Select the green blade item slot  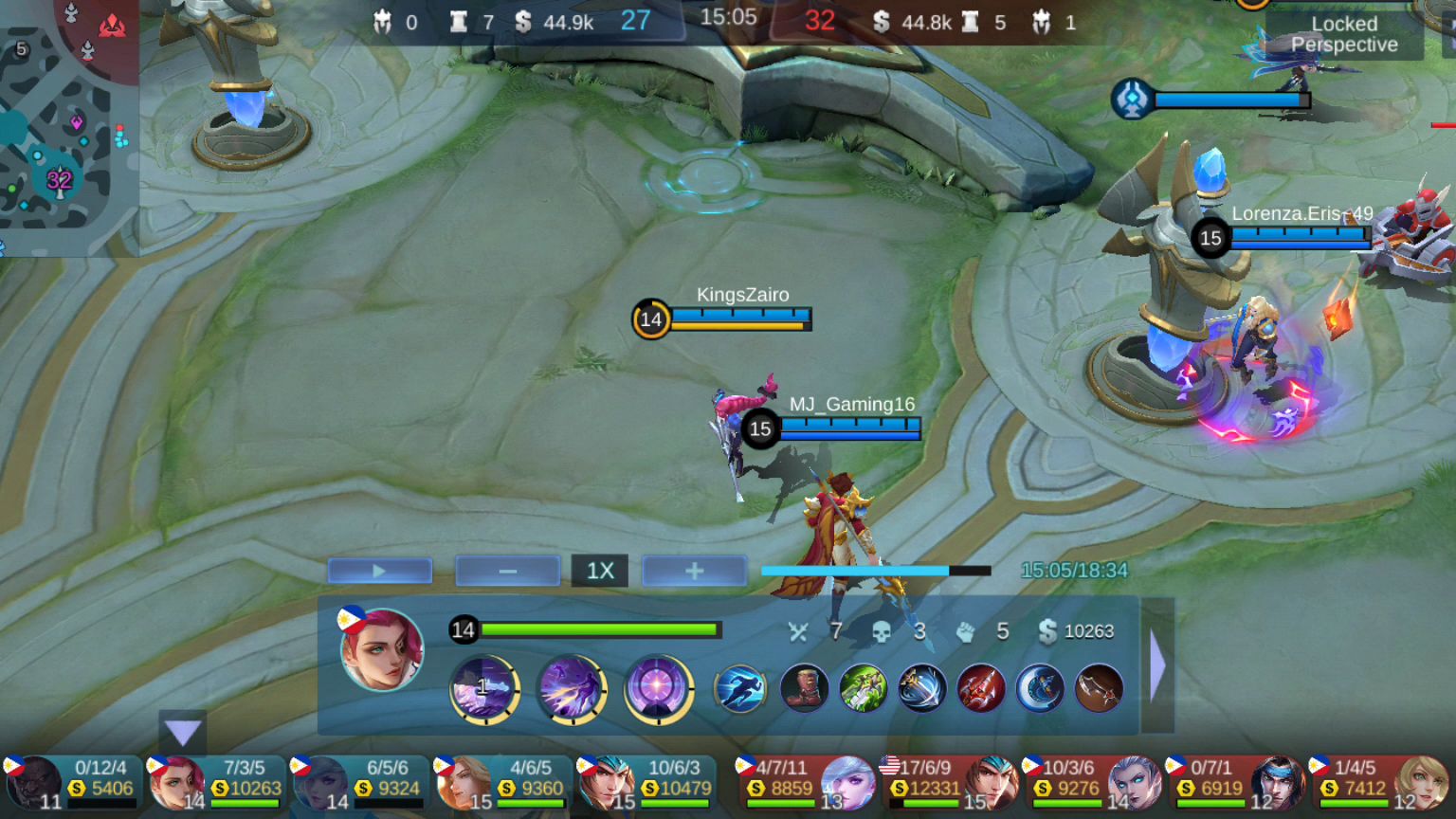(x=863, y=687)
